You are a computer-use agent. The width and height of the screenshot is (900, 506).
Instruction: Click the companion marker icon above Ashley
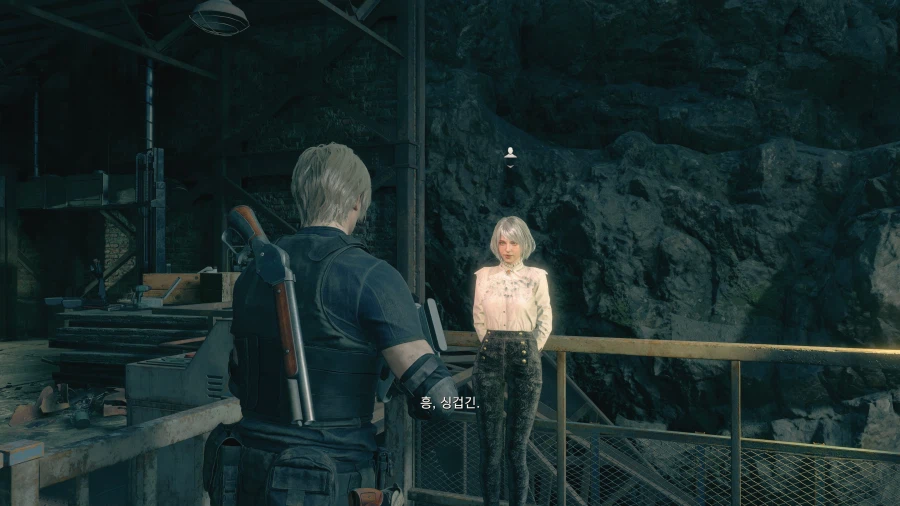click(x=511, y=153)
